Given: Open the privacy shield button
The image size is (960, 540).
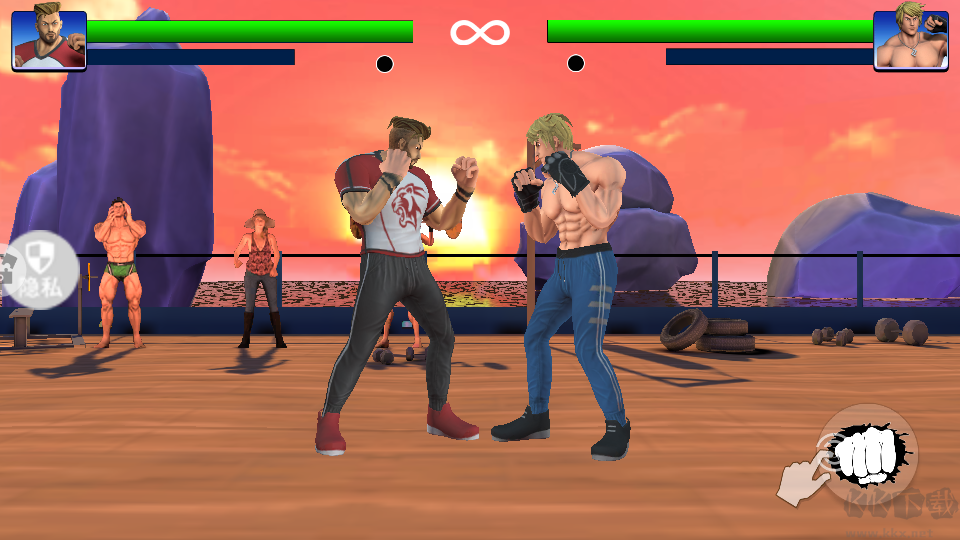Looking at the screenshot, I should [40, 270].
